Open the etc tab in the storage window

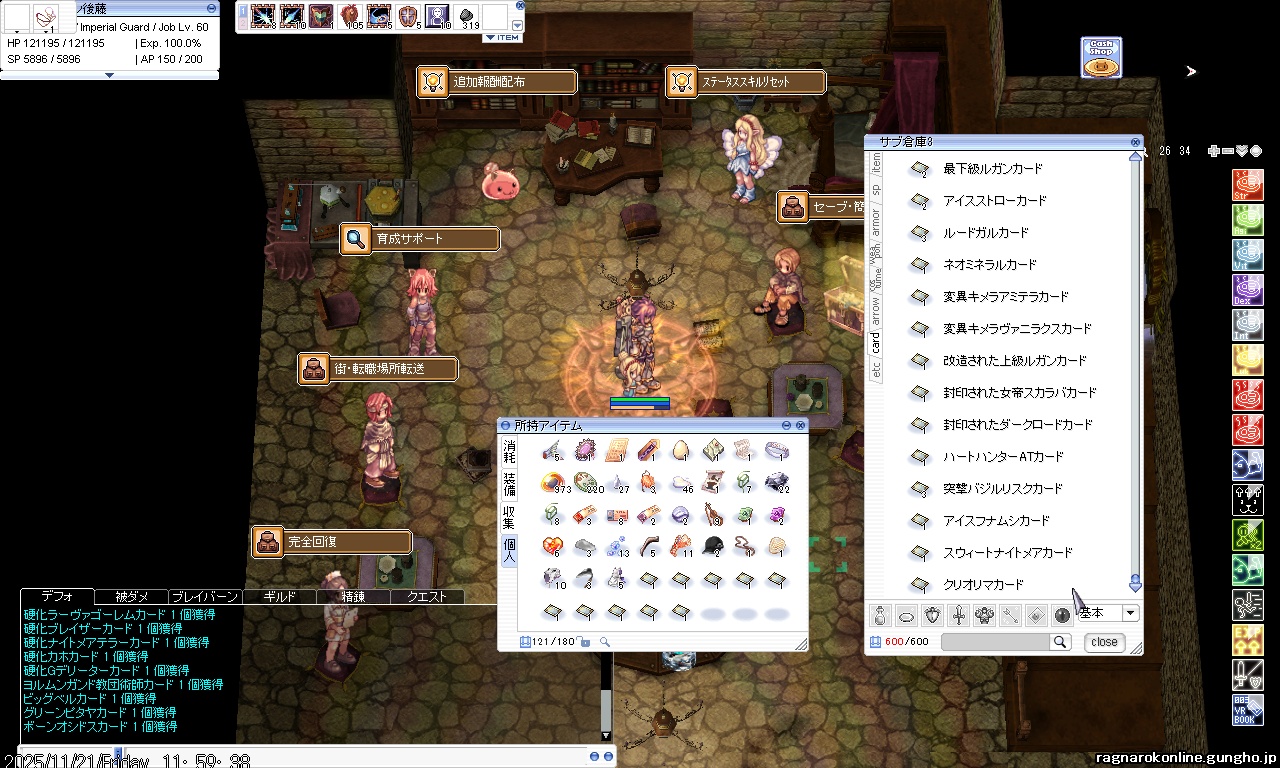[x=876, y=370]
